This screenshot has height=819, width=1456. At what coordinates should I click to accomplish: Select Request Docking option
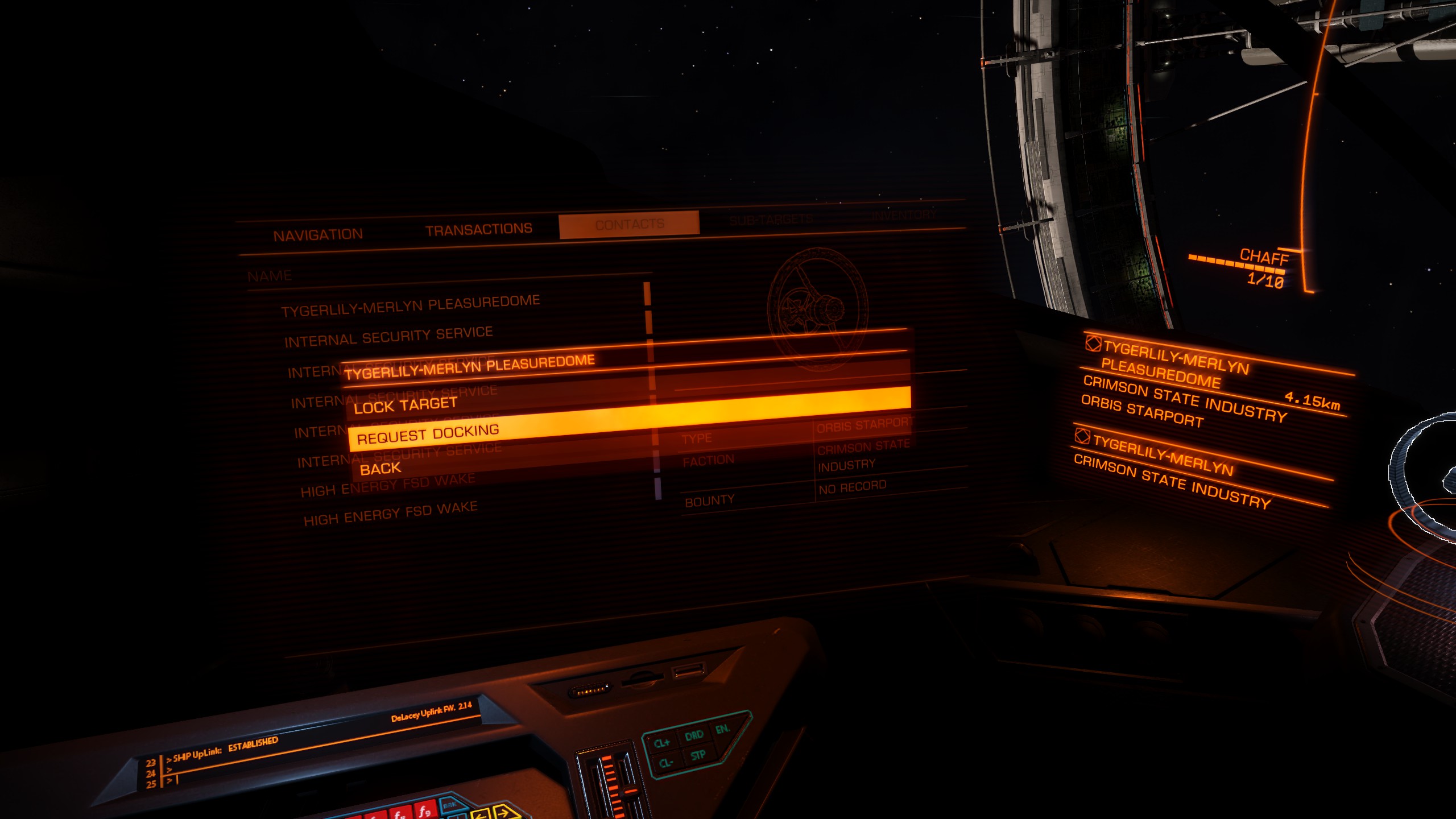[x=428, y=435]
